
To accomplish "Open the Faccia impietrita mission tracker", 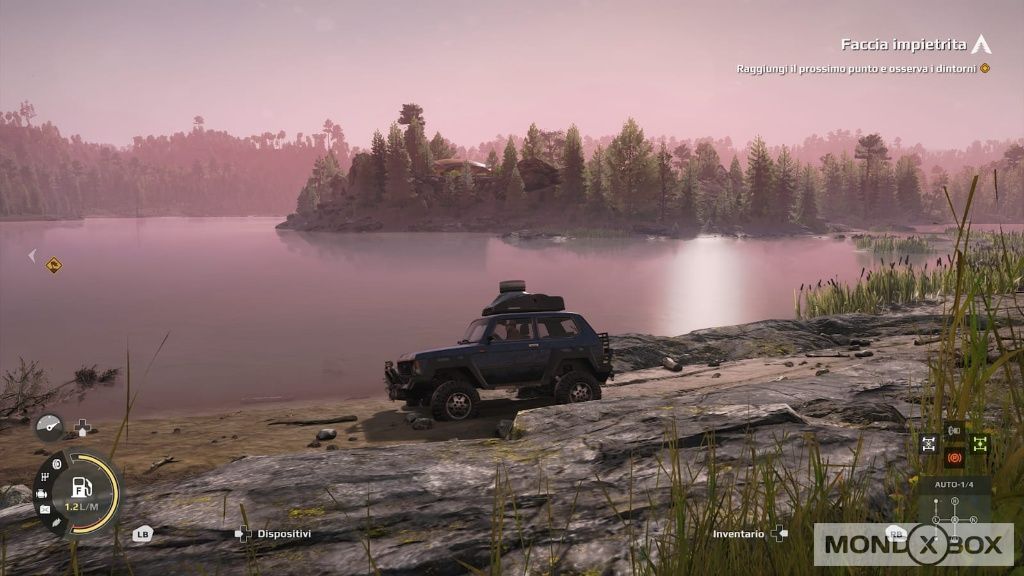I will pos(905,44).
